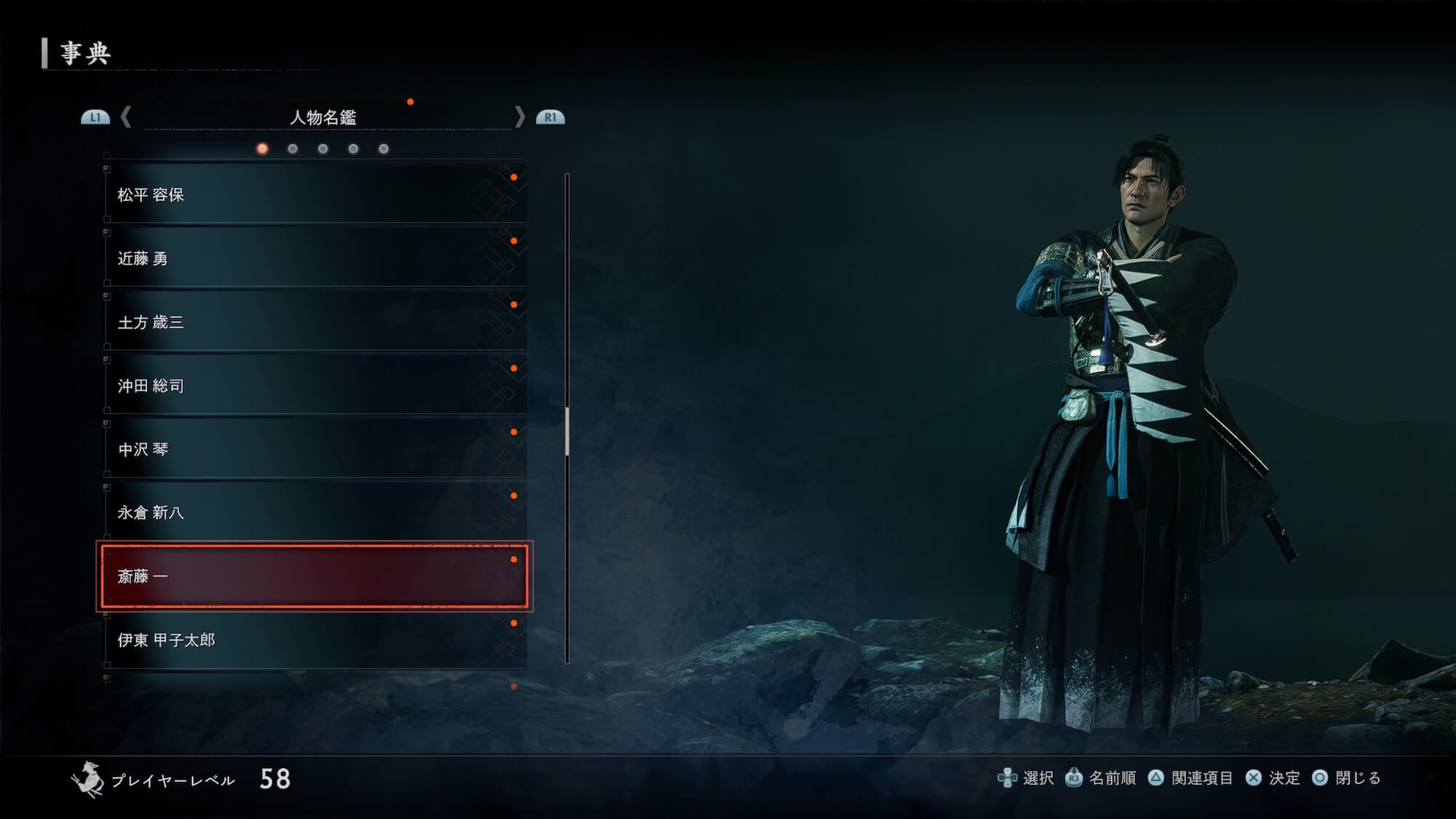This screenshot has width=1456, height=819.
Task: Select the 松平 容保 entry
Action: pyautogui.click(x=314, y=194)
